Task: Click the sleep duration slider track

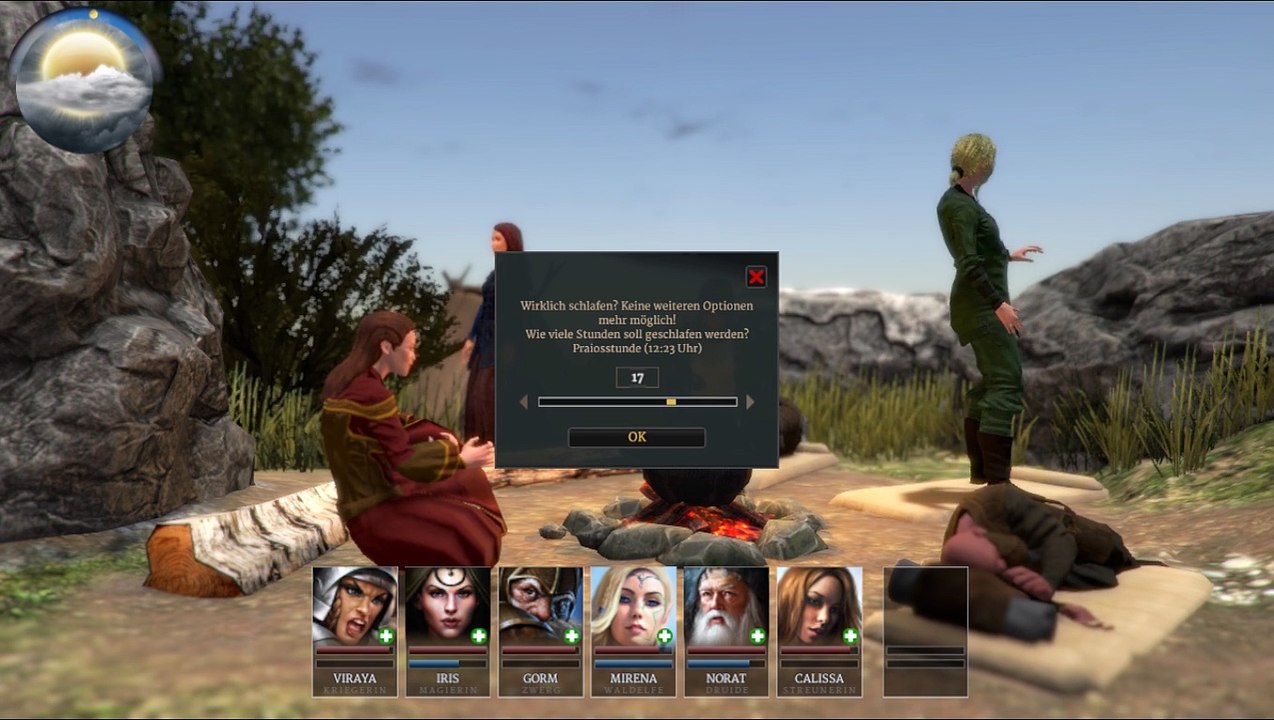Action: (x=637, y=402)
